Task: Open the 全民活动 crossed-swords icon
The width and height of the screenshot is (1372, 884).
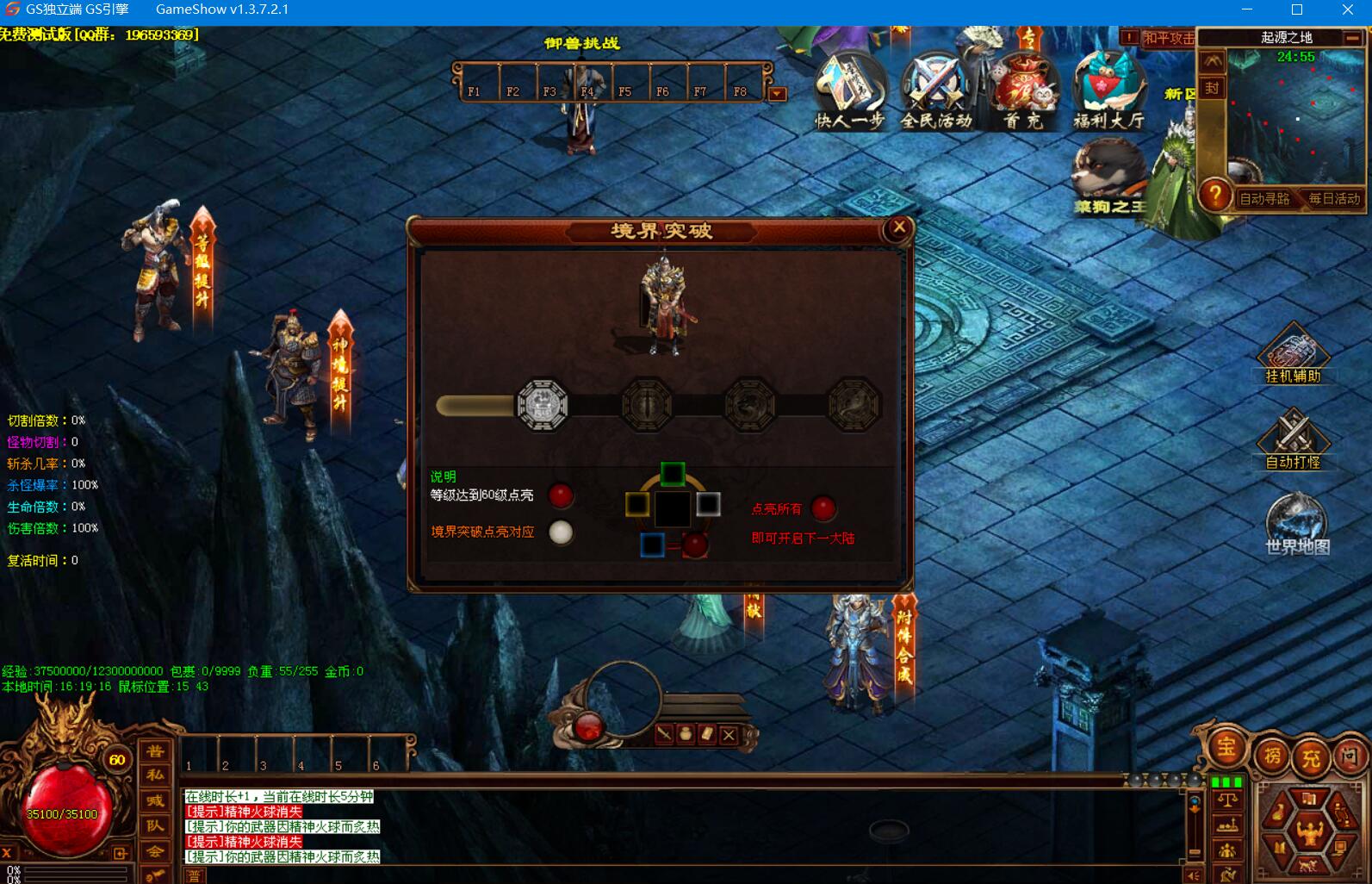Action: coord(935,90)
